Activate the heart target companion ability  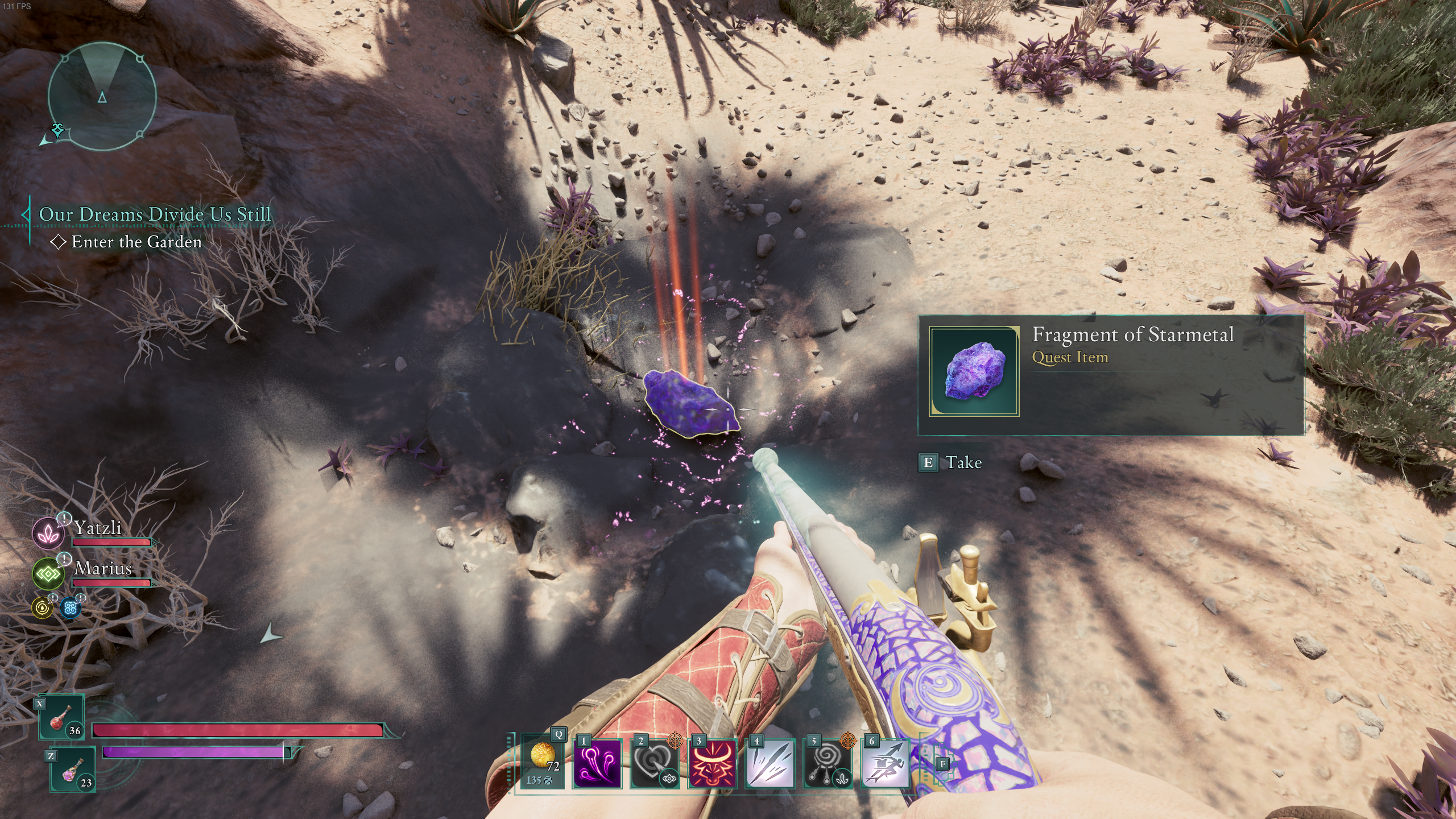point(655,764)
